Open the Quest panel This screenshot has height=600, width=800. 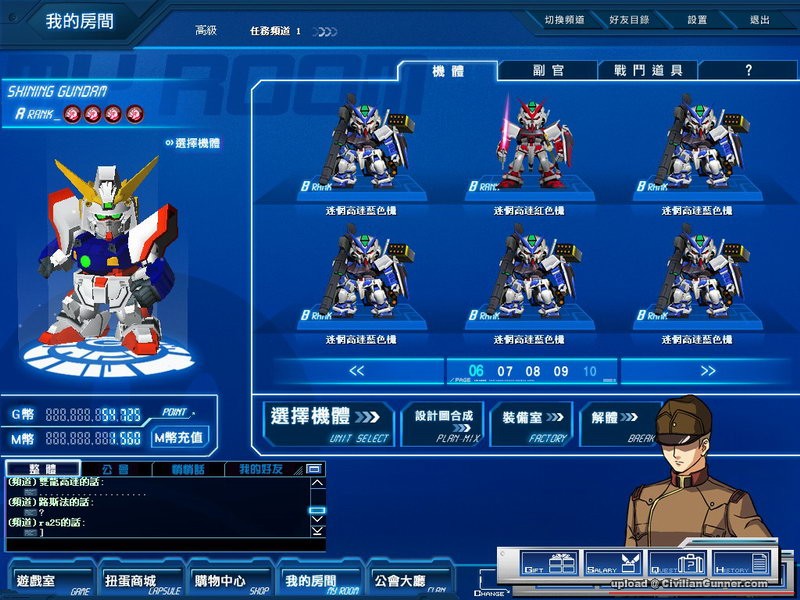[677, 565]
